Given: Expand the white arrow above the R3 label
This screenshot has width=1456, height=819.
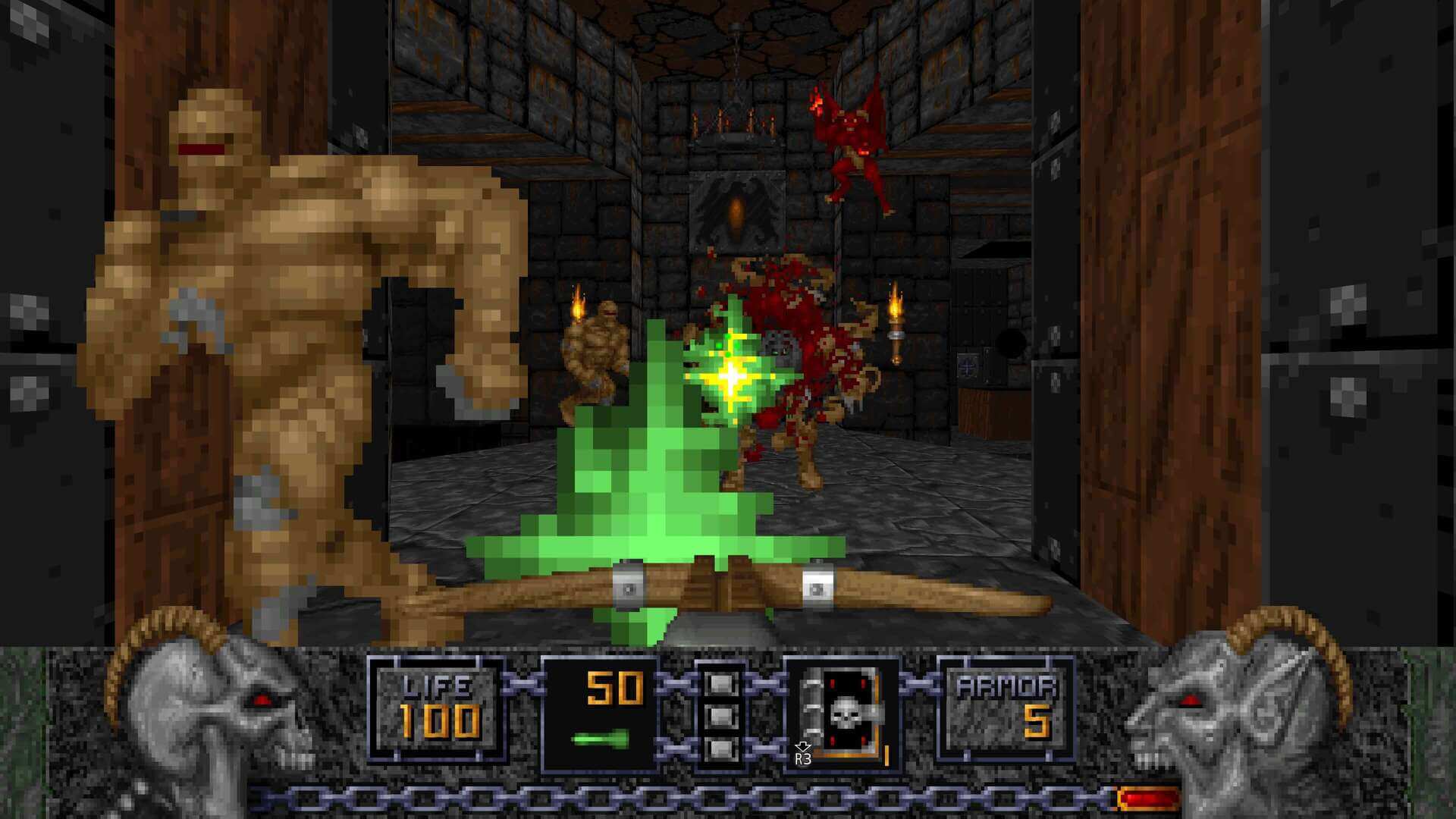Looking at the screenshot, I should [801, 747].
